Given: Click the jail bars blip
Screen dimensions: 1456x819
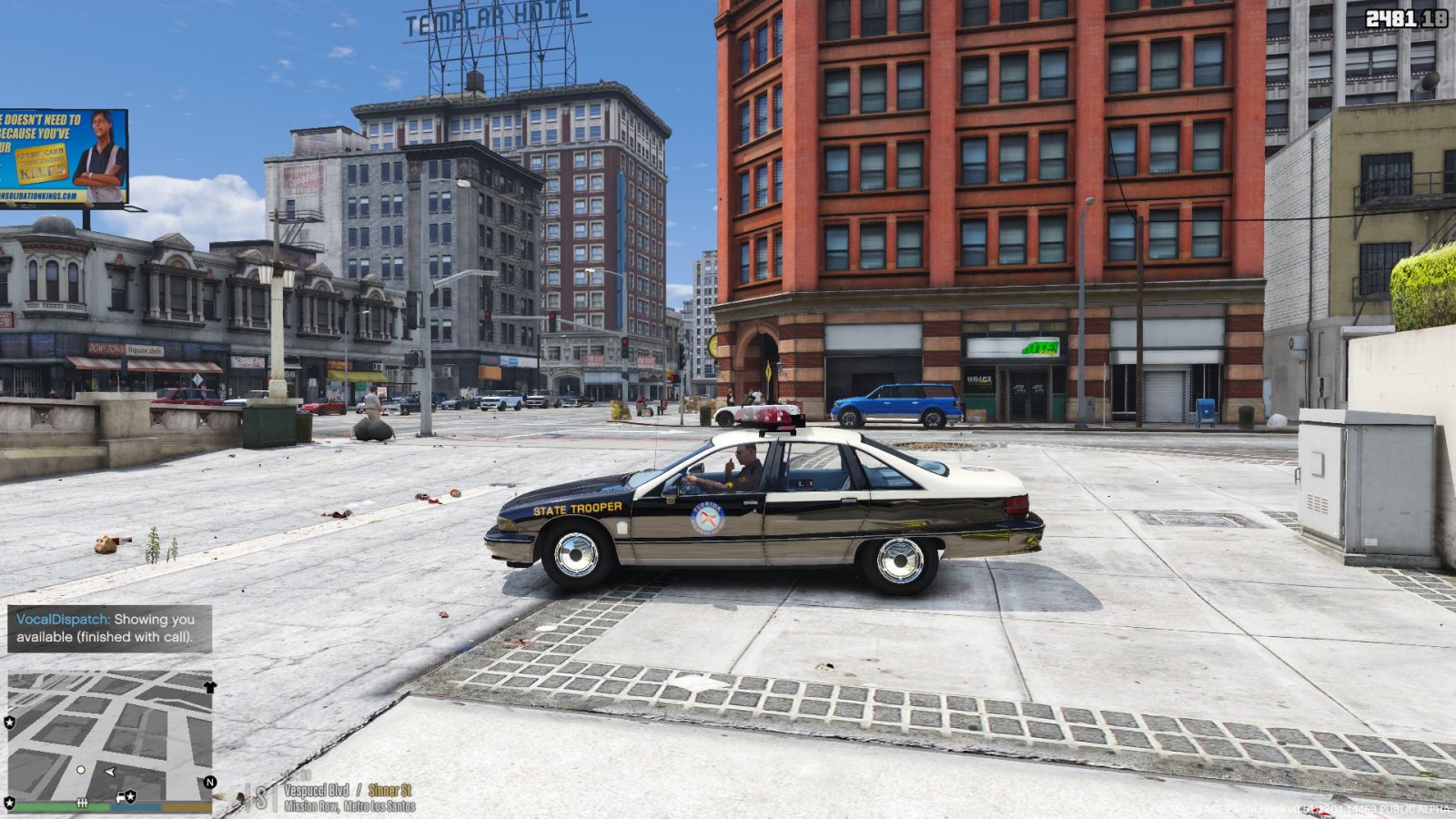Looking at the screenshot, I should coord(82,803).
